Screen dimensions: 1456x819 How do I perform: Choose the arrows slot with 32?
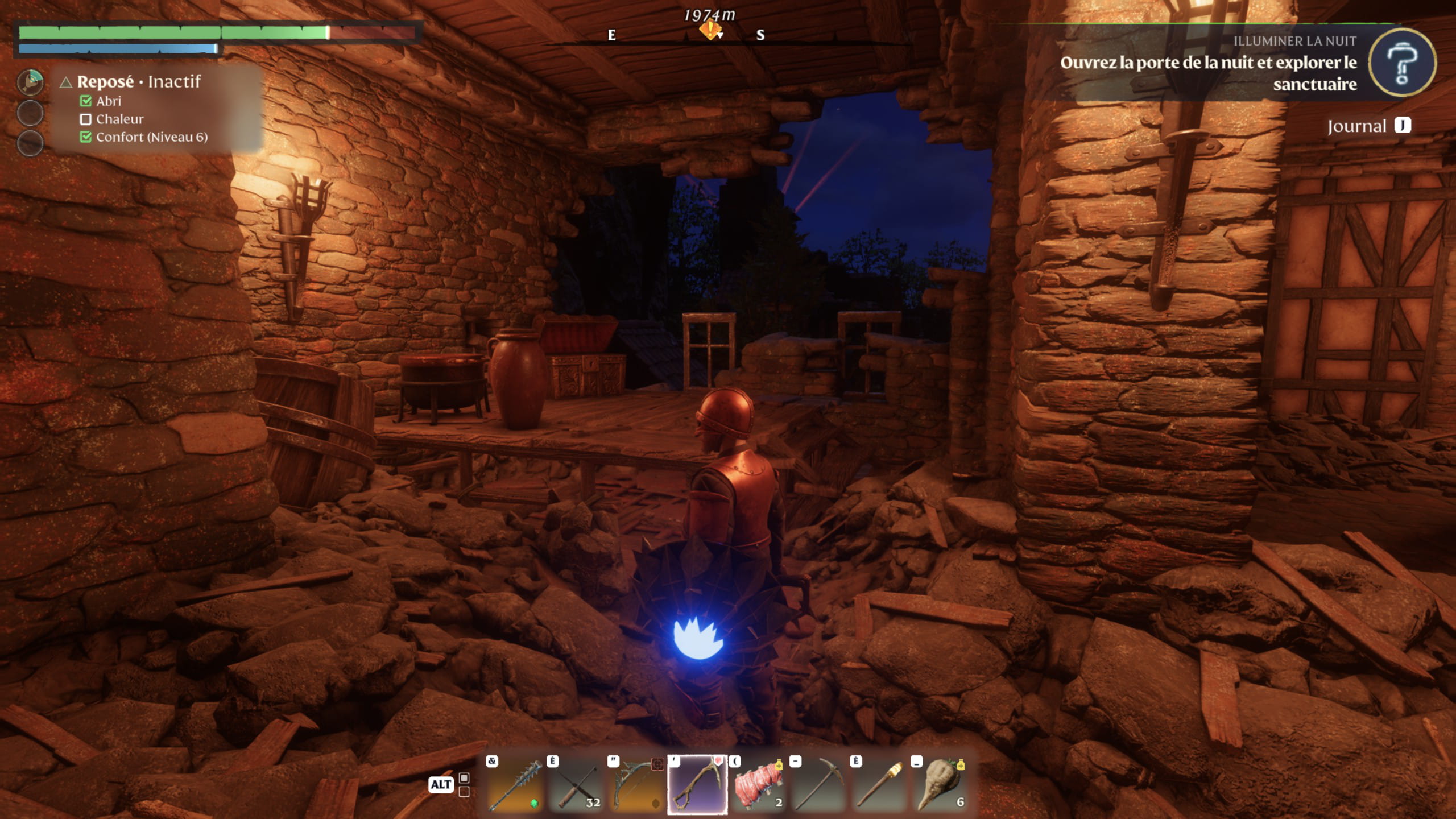tap(576, 785)
